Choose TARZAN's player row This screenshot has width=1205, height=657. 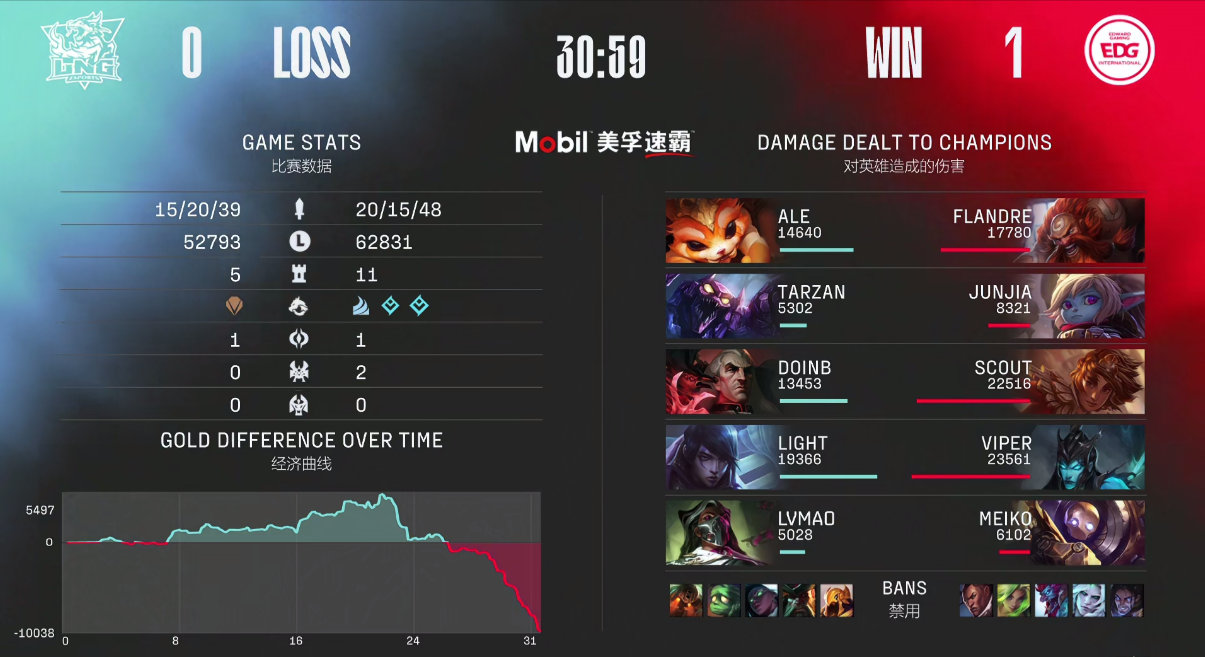760,306
